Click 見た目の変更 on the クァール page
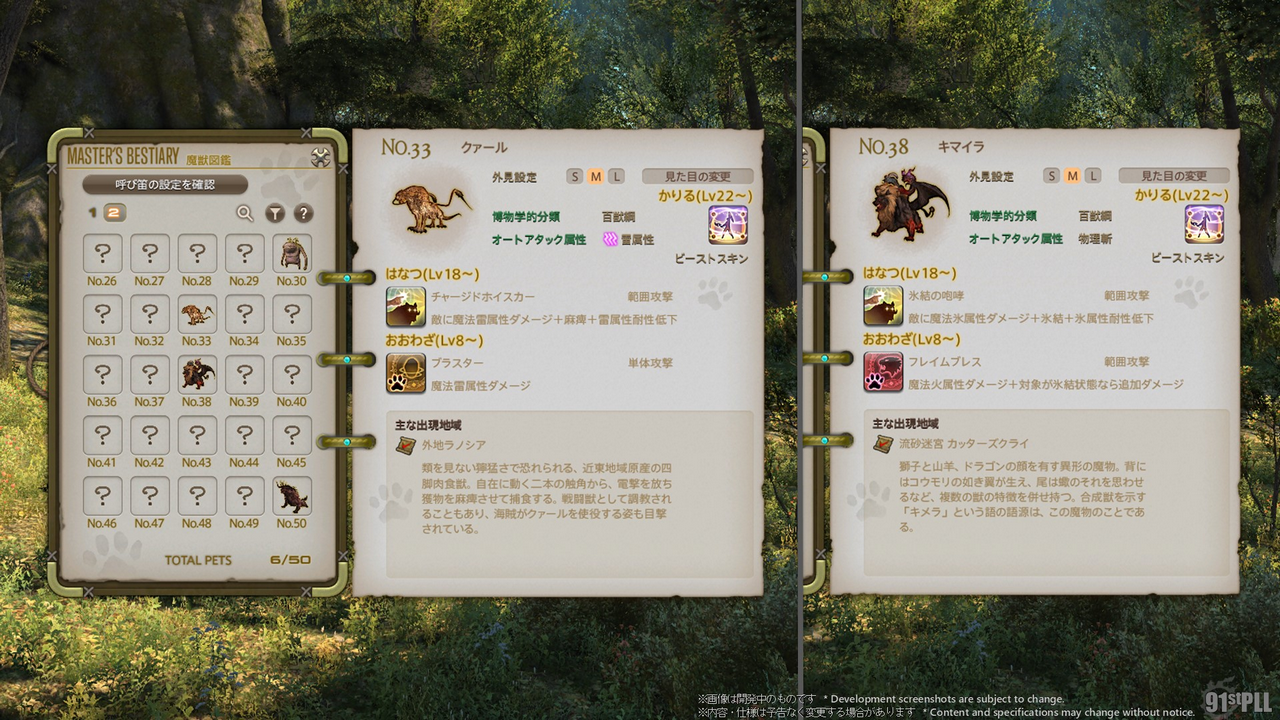 pos(697,176)
